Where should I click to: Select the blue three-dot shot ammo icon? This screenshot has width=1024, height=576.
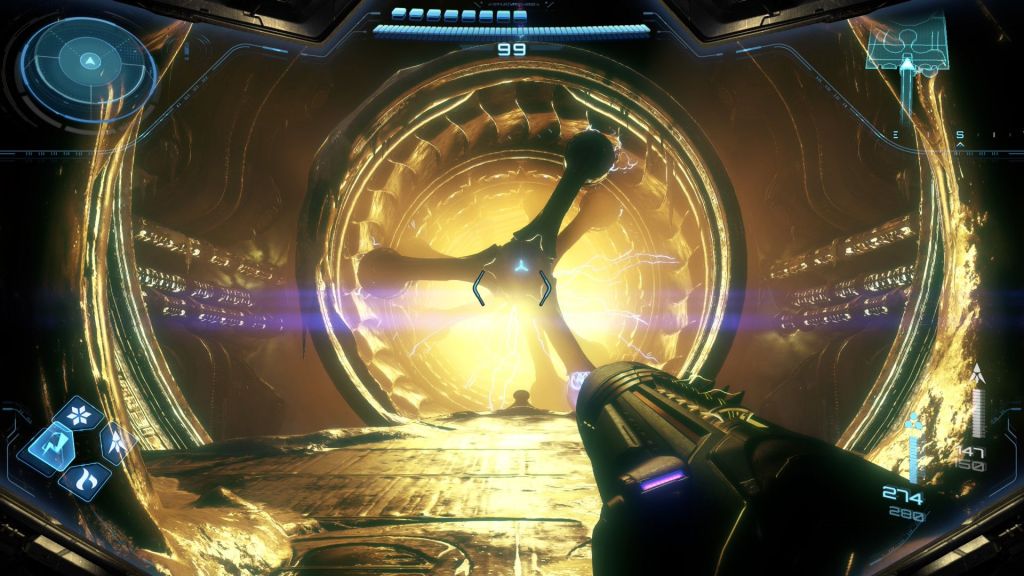(913, 424)
